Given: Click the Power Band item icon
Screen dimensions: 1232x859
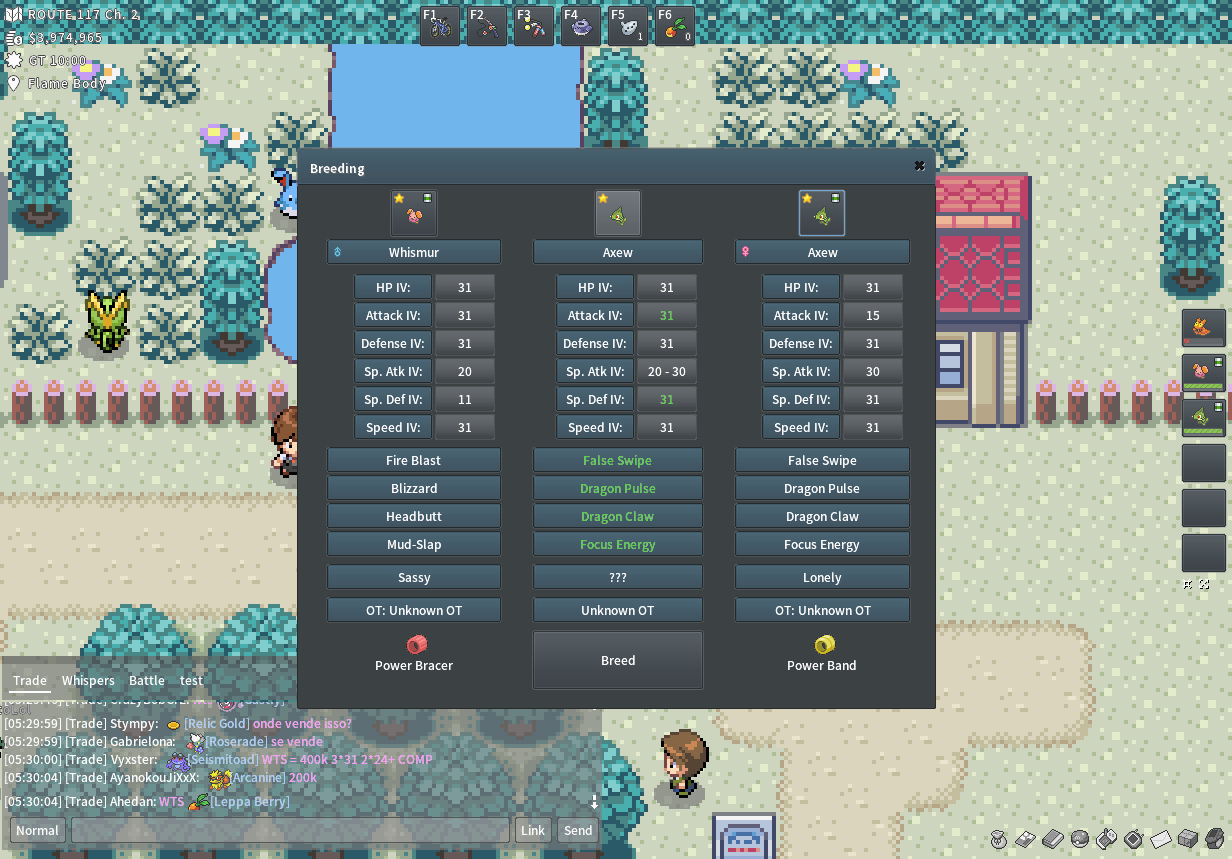Looking at the screenshot, I should click(824, 645).
